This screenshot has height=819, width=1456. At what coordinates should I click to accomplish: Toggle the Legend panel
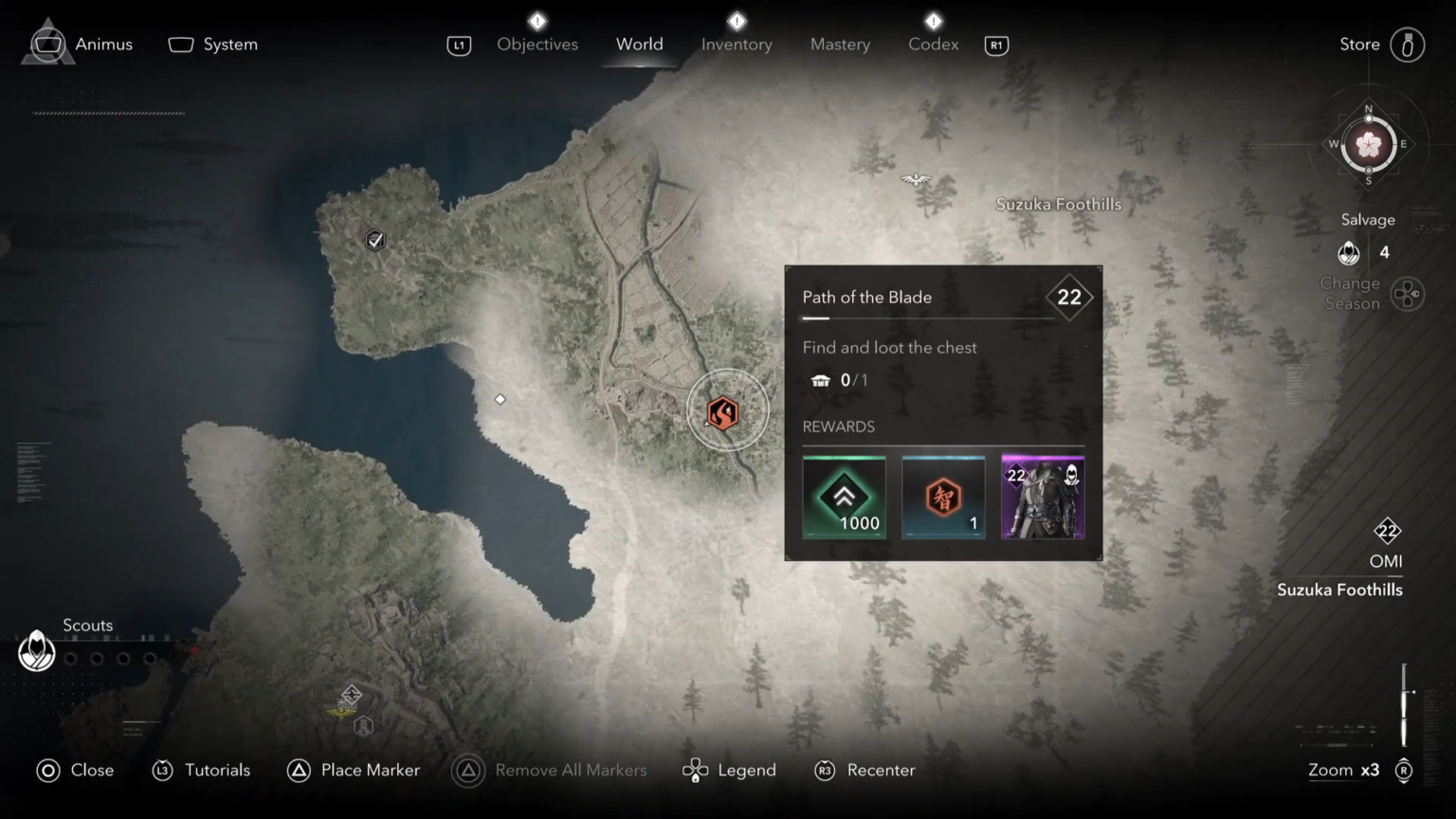728,770
